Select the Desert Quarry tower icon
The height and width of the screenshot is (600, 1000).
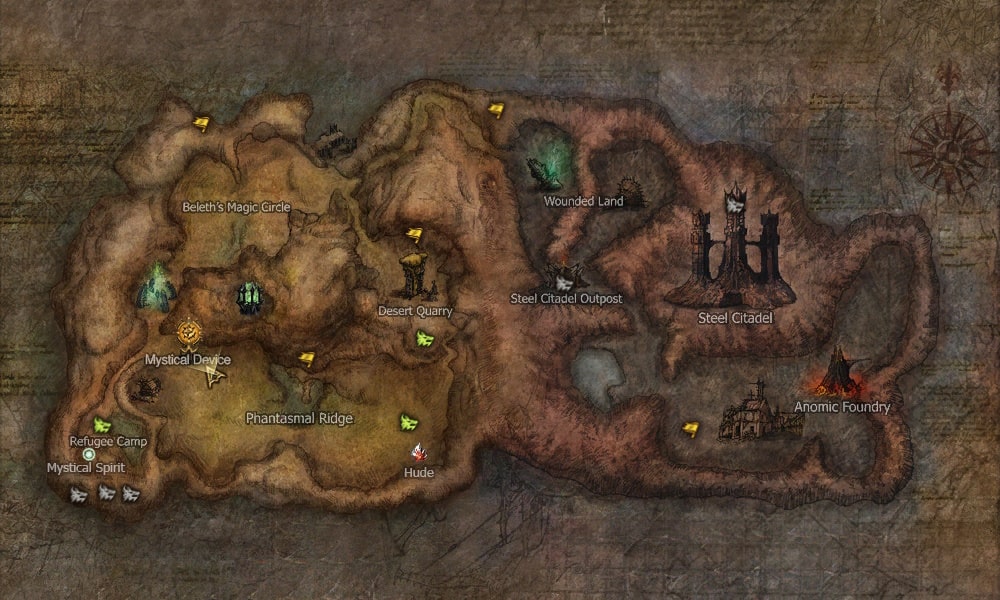[x=416, y=275]
